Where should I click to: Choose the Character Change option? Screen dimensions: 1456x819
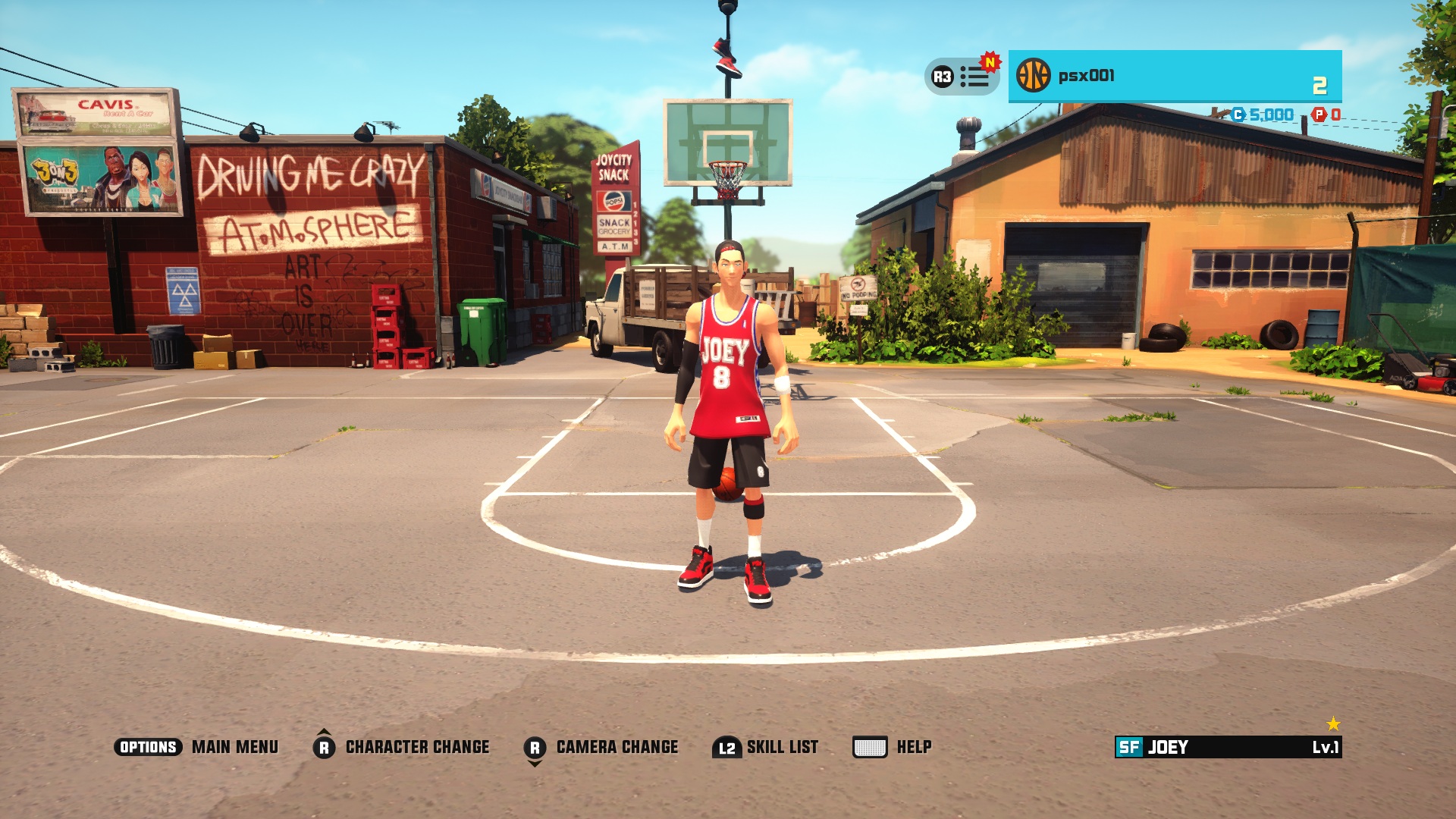(x=417, y=747)
